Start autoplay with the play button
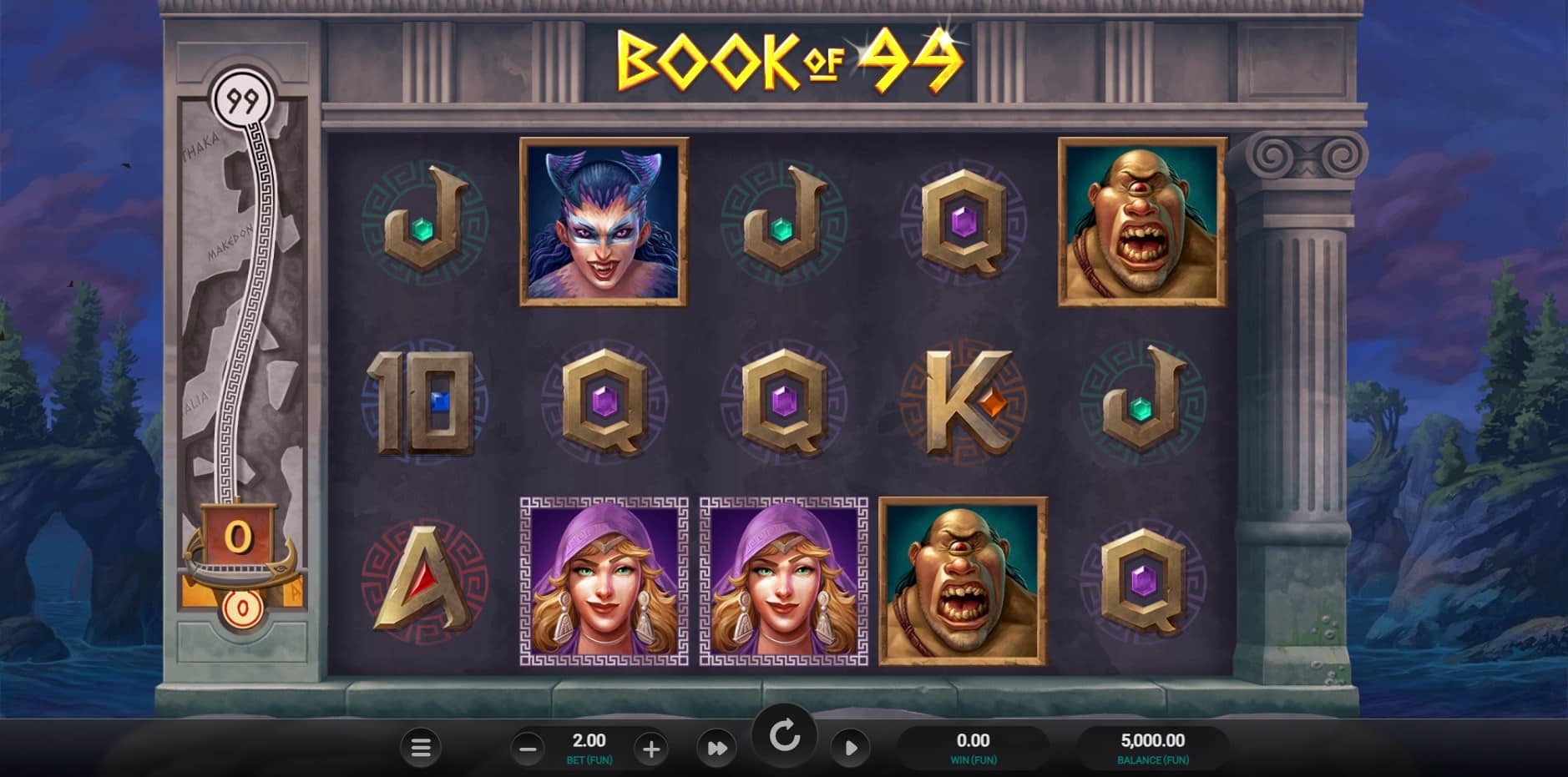Image resolution: width=1568 pixels, height=777 pixels. [x=850, y=748]
